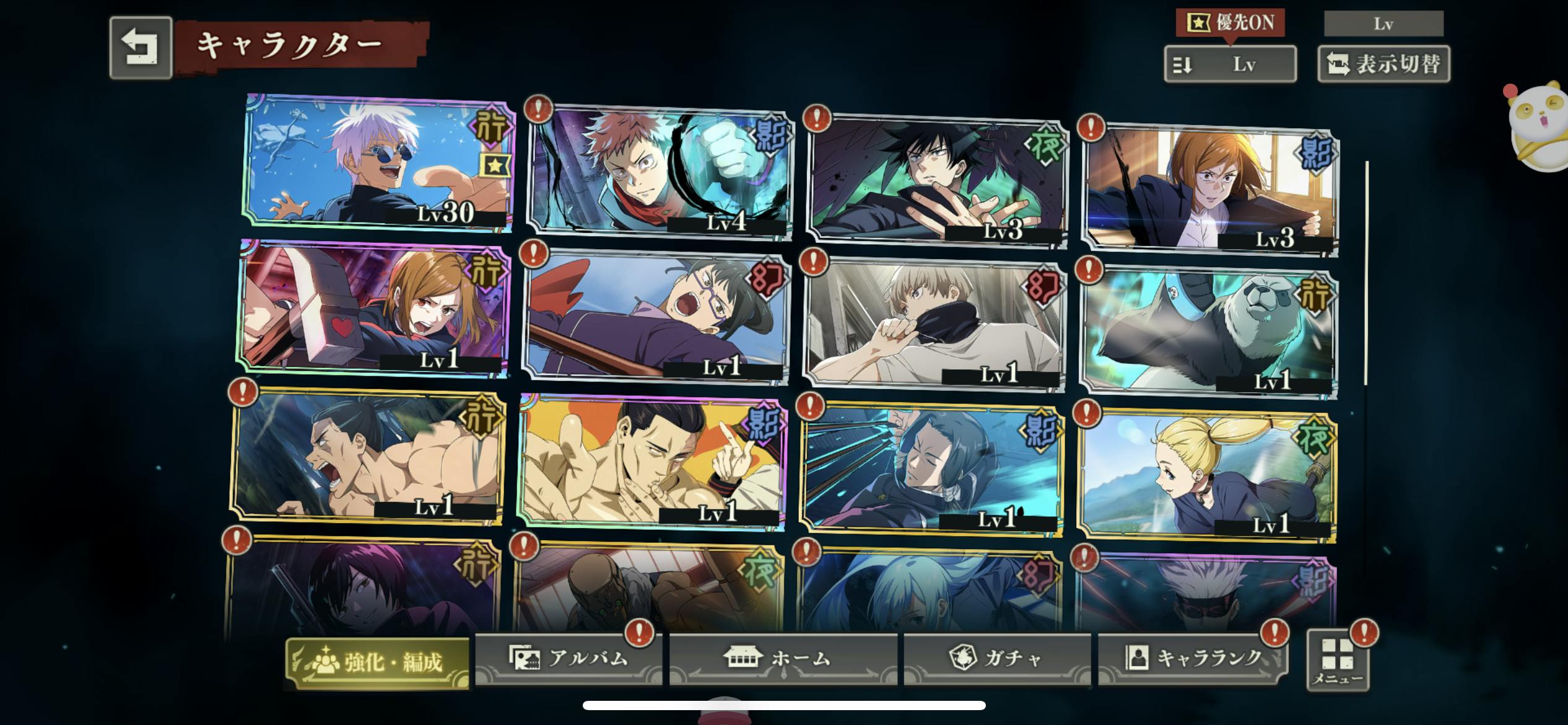This screenshot has height=725, width=1568.
Task: Toggle the 表示切替 display switch button
Action: click(1383, 64)
